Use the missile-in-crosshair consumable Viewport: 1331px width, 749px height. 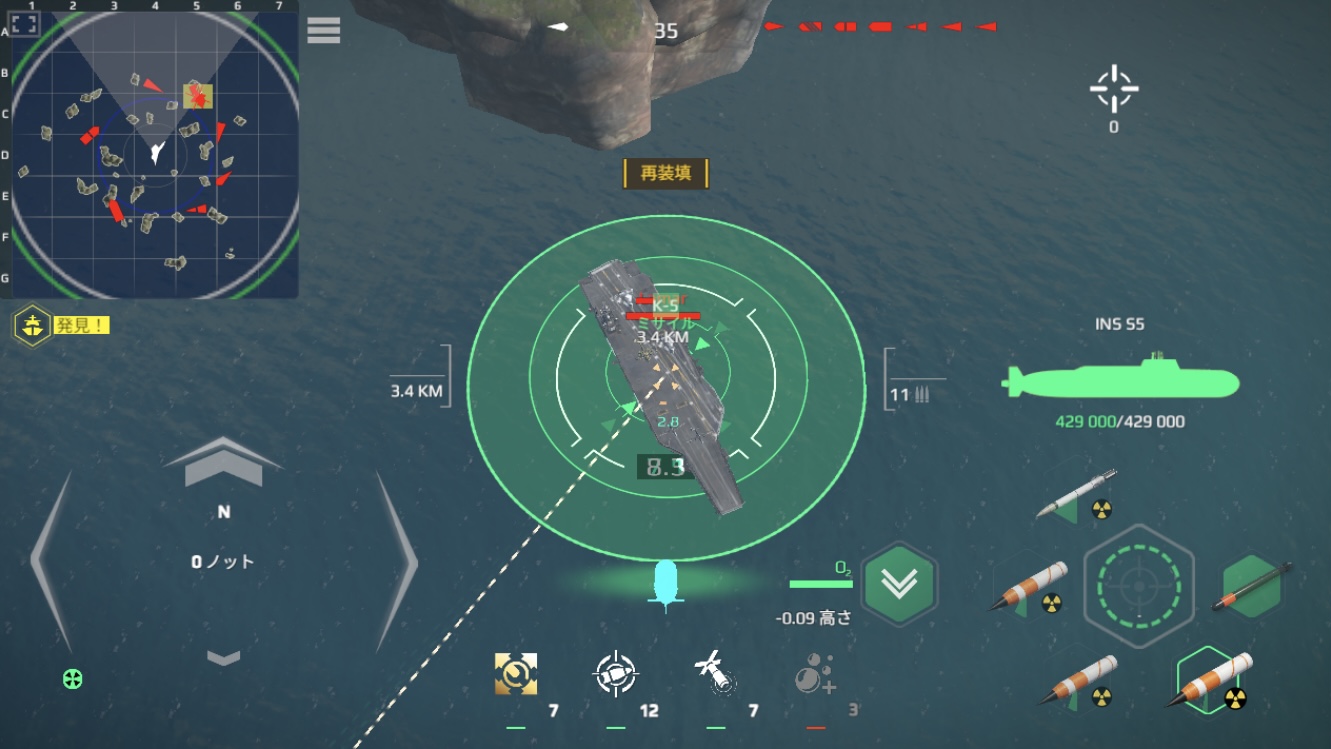point(615,674)
